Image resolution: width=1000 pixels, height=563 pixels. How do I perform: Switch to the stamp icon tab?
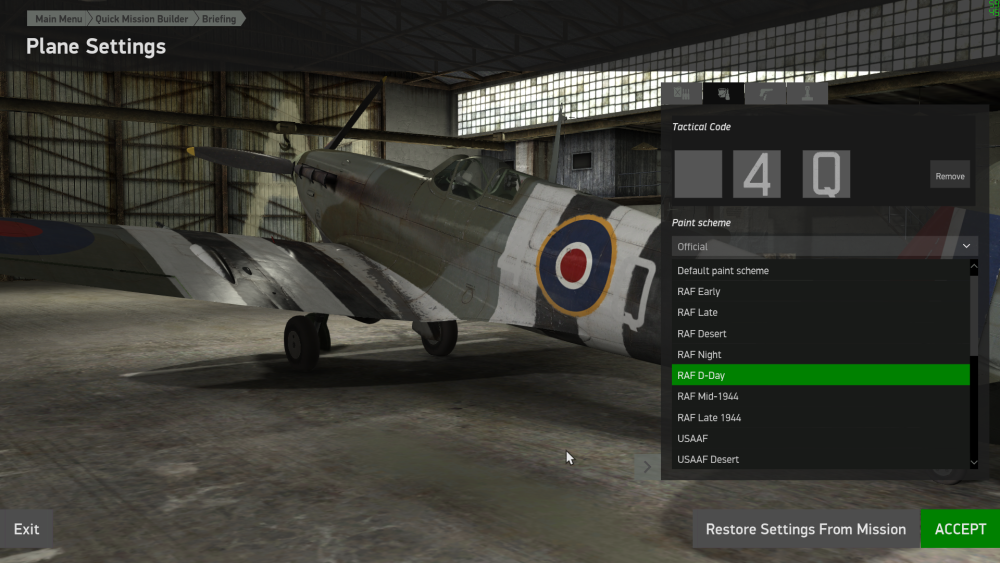tap(806, 94)
